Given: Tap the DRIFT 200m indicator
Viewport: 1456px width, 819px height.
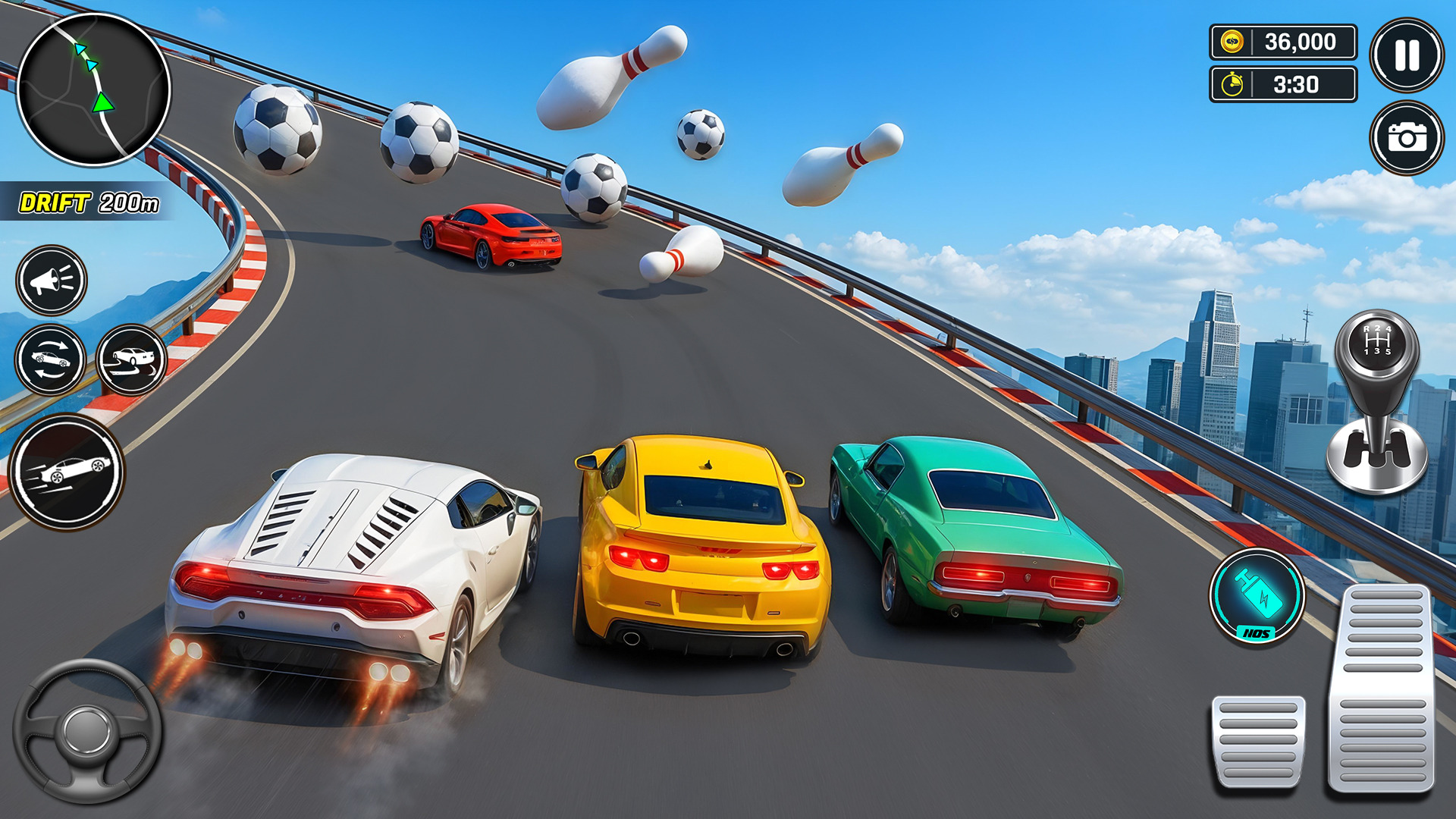Looking at the screenshot, I should pyautogui.click(x=89, y=201).
